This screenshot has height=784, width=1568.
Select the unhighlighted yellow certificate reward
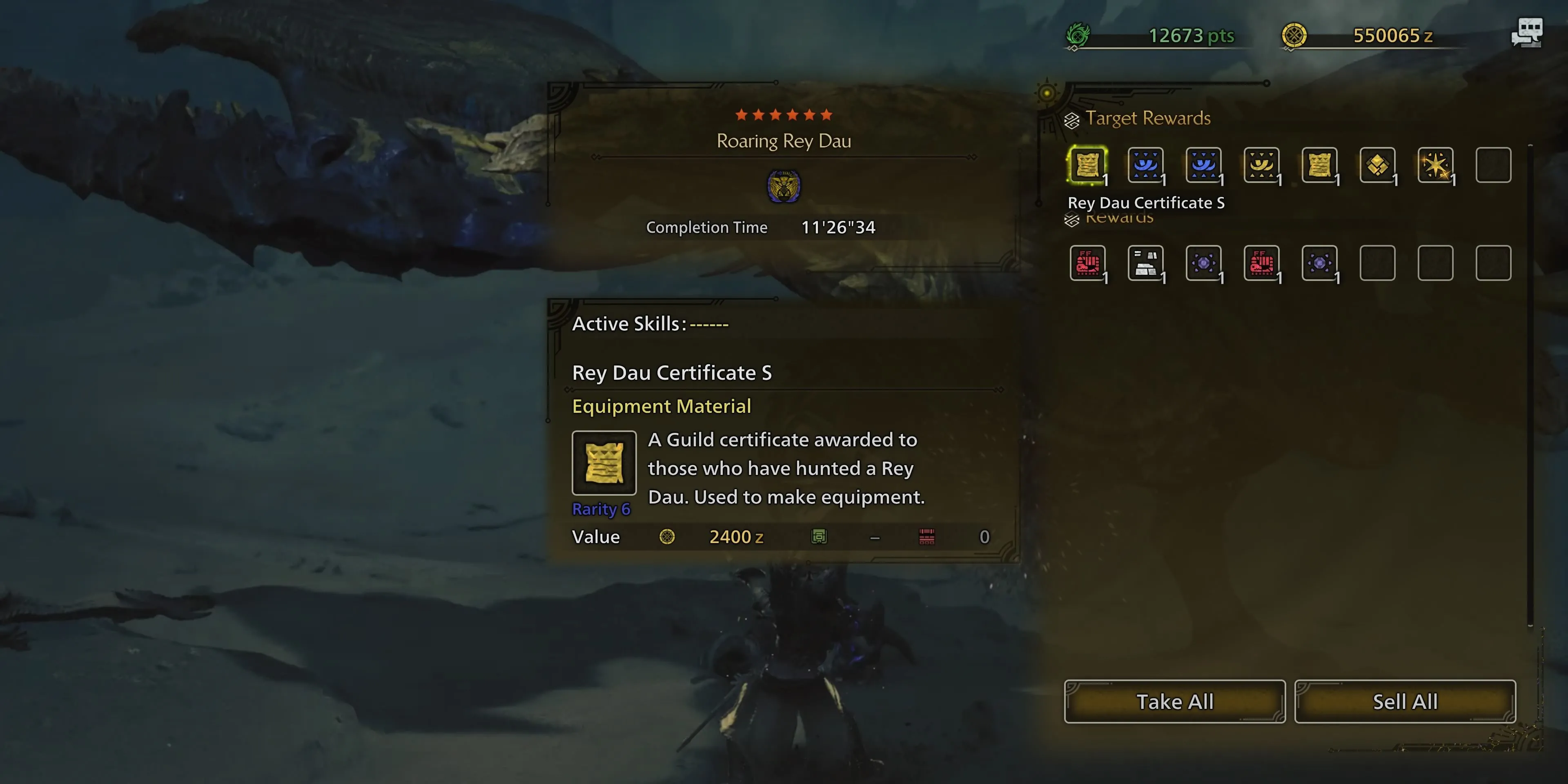click(1319, 164)
